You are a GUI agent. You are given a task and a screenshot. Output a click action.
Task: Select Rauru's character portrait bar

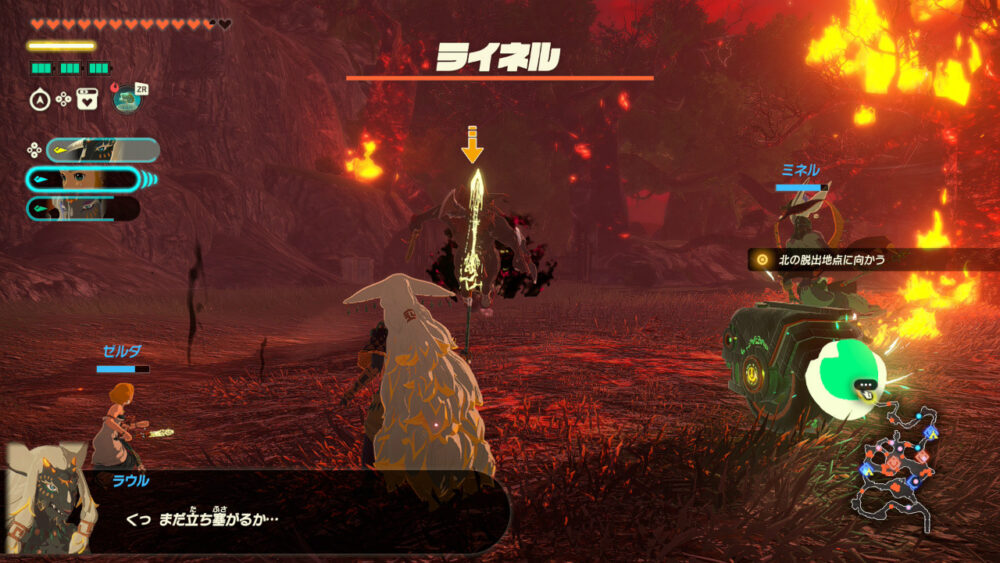pos(102,150)
